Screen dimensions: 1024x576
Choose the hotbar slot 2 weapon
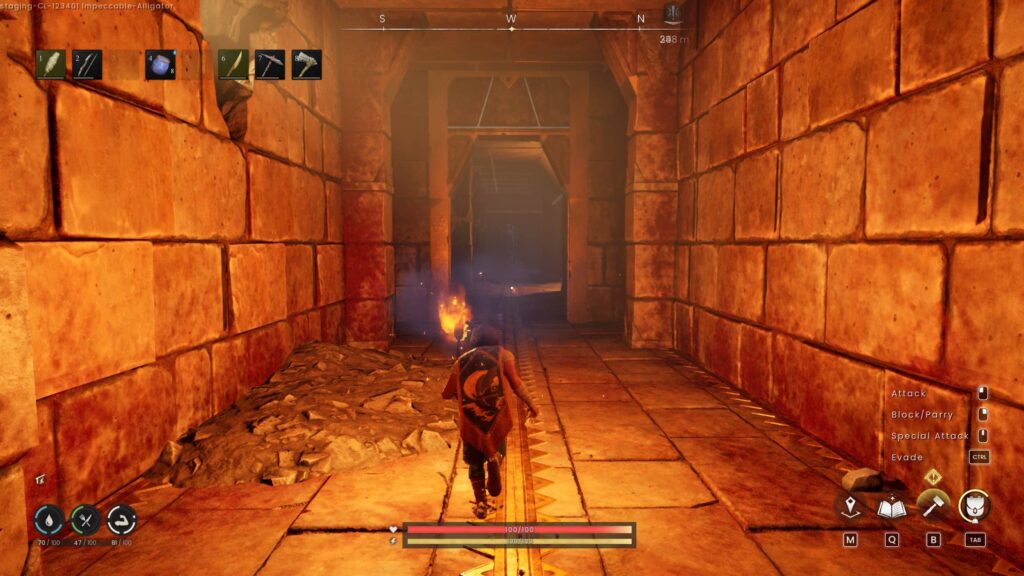point(87,65)
